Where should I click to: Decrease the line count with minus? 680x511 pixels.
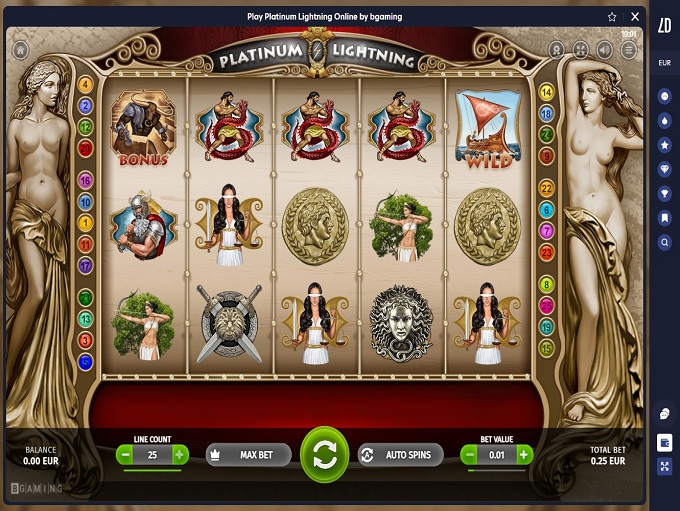(126, 455)
